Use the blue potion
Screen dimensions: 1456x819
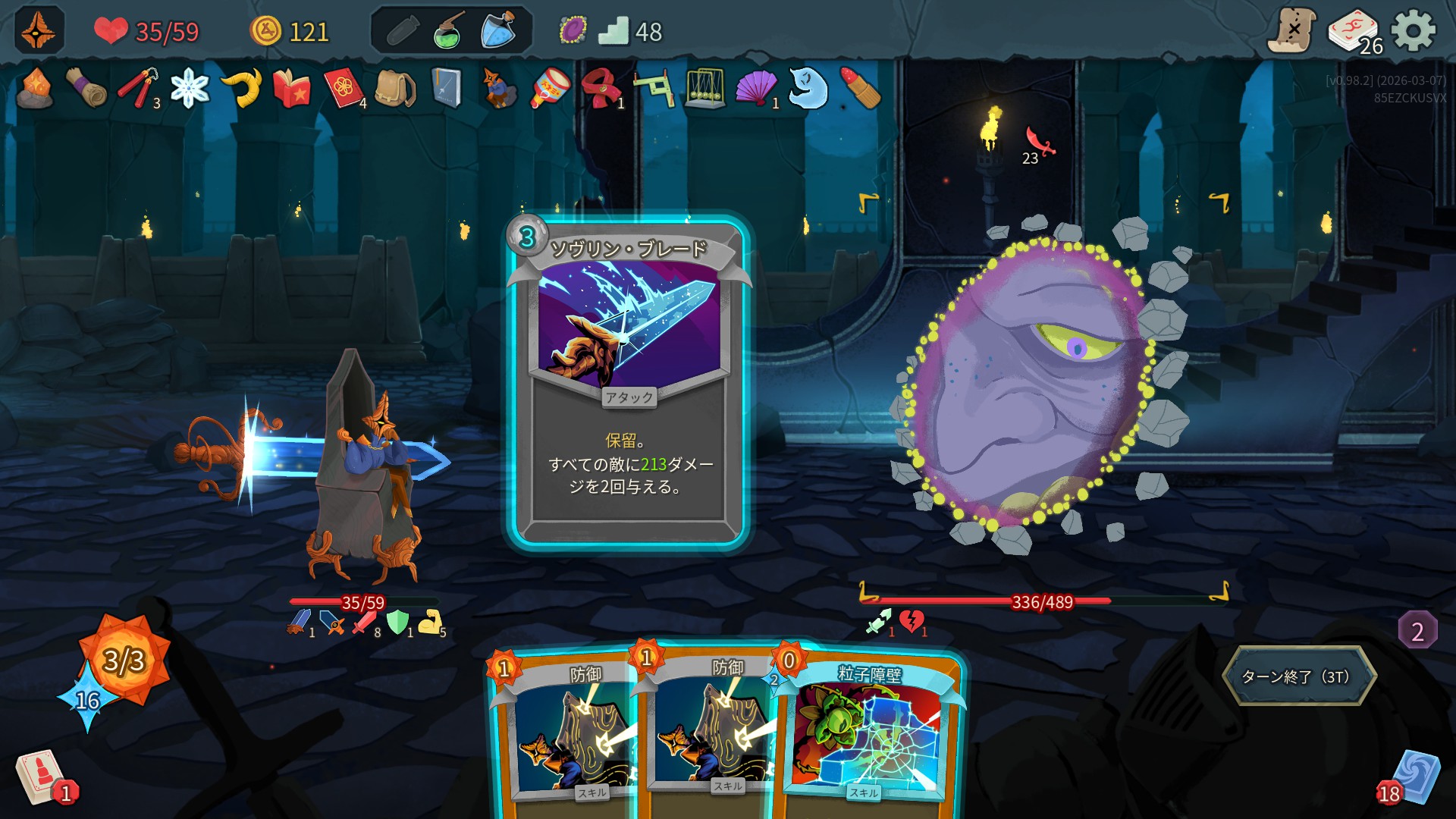498,31
